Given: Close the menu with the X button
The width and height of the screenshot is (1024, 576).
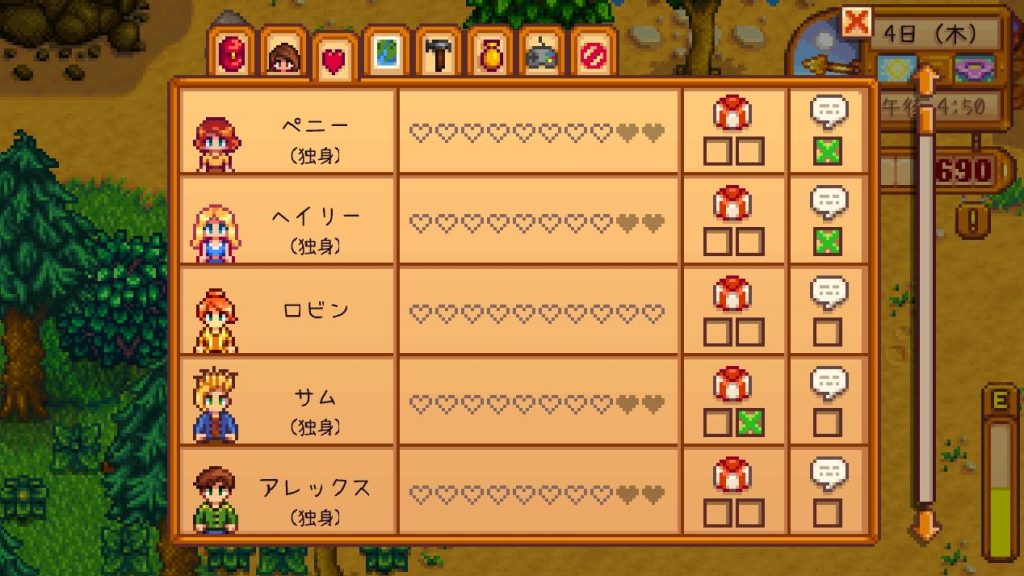Looking at the screenshot, I should pos(856,22).
